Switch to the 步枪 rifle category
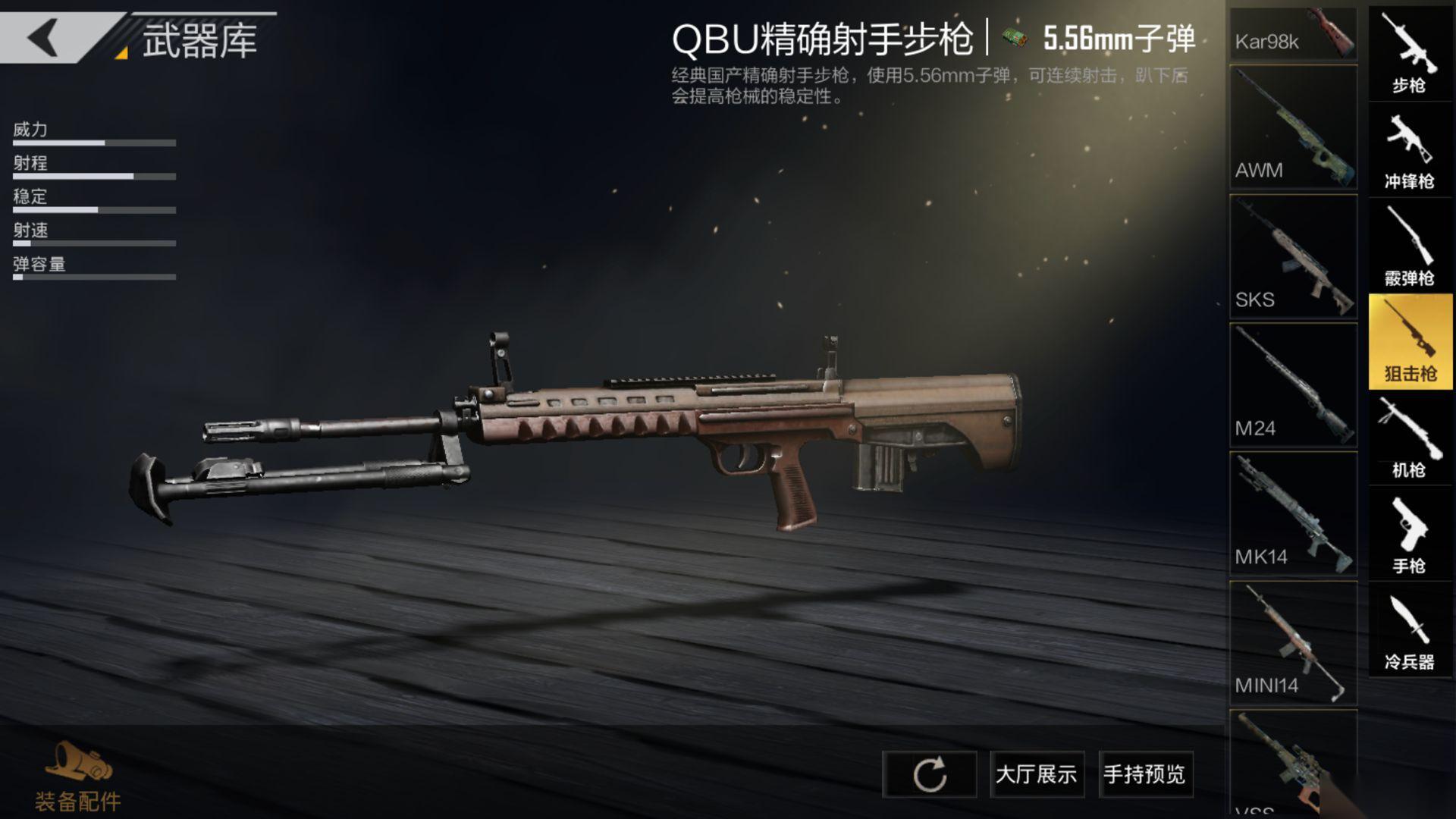 click(1409, 55)
